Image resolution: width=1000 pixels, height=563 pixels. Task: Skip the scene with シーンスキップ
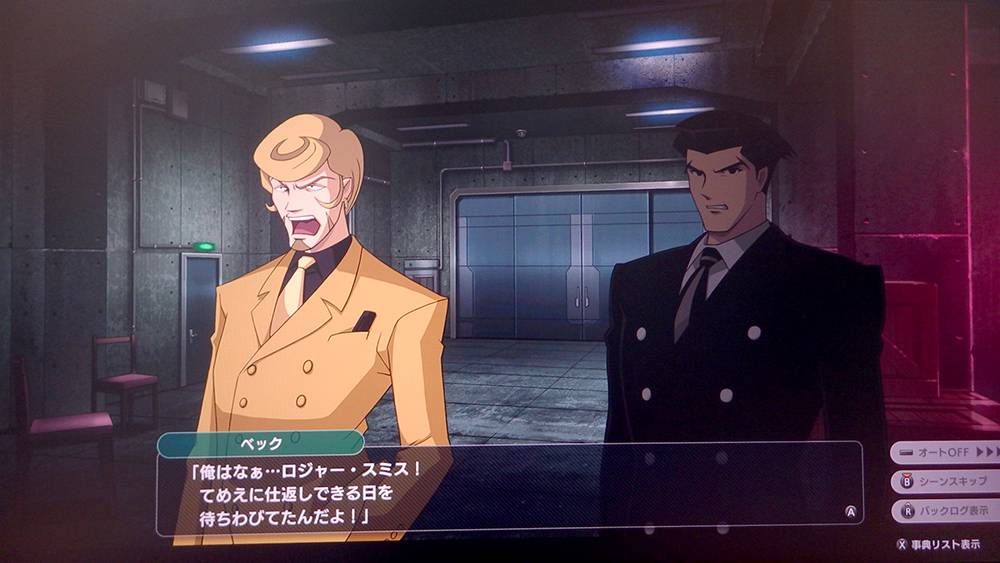tap(944, 481)
